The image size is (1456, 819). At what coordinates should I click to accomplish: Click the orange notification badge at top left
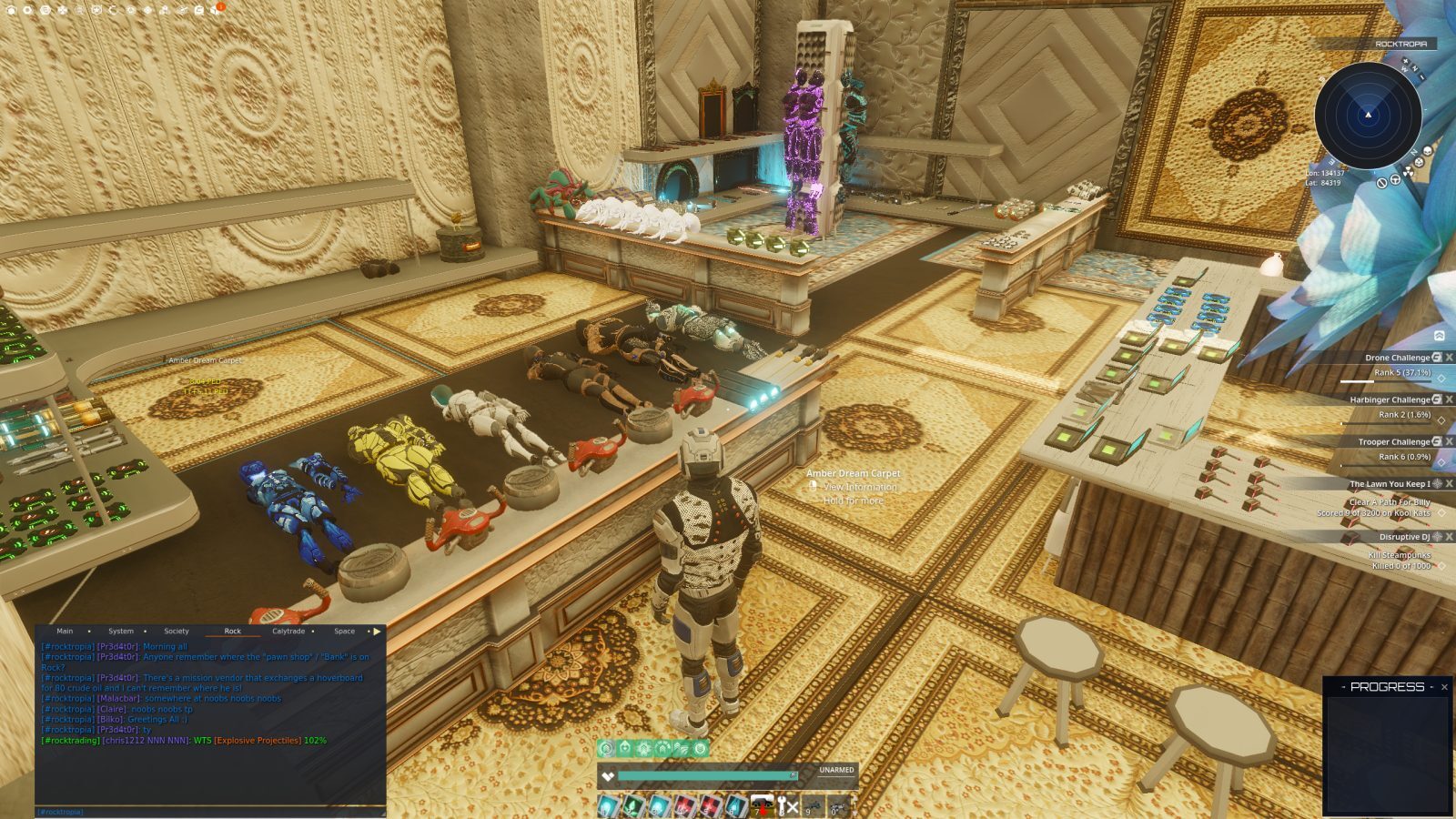pyautogui.click(x=220, y=7)
